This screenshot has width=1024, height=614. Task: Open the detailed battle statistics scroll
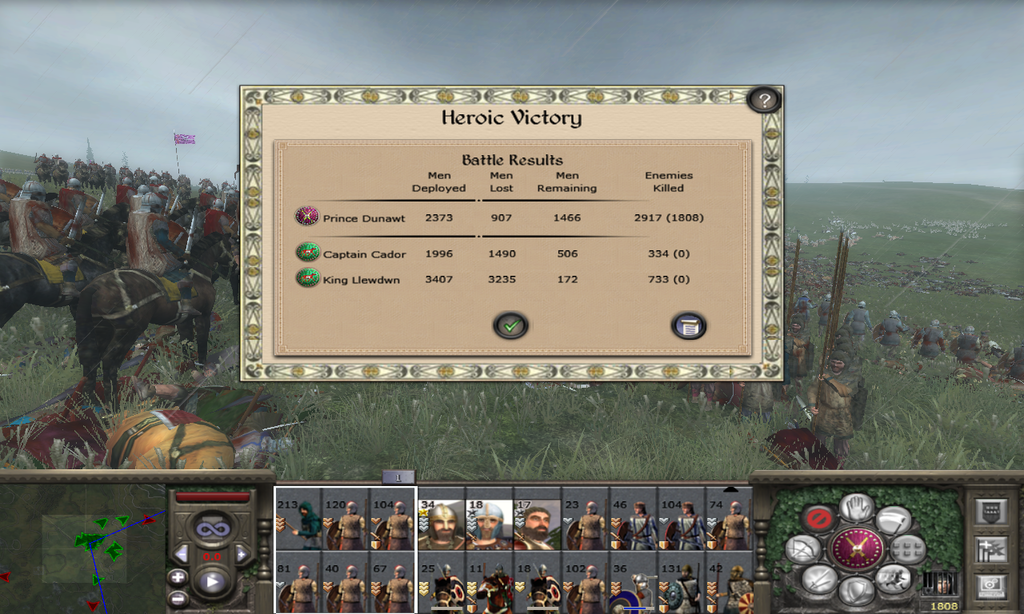click(688, 325)
